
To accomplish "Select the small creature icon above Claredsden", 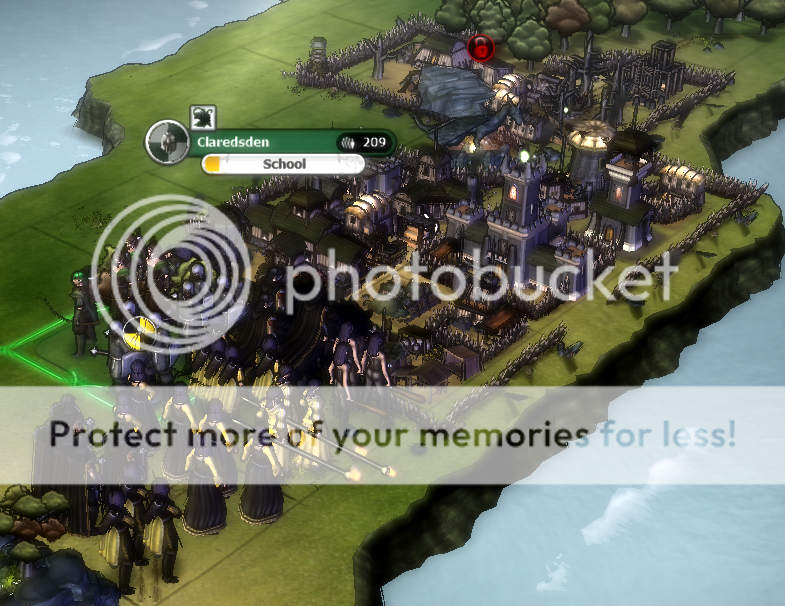I will point(201,116).
